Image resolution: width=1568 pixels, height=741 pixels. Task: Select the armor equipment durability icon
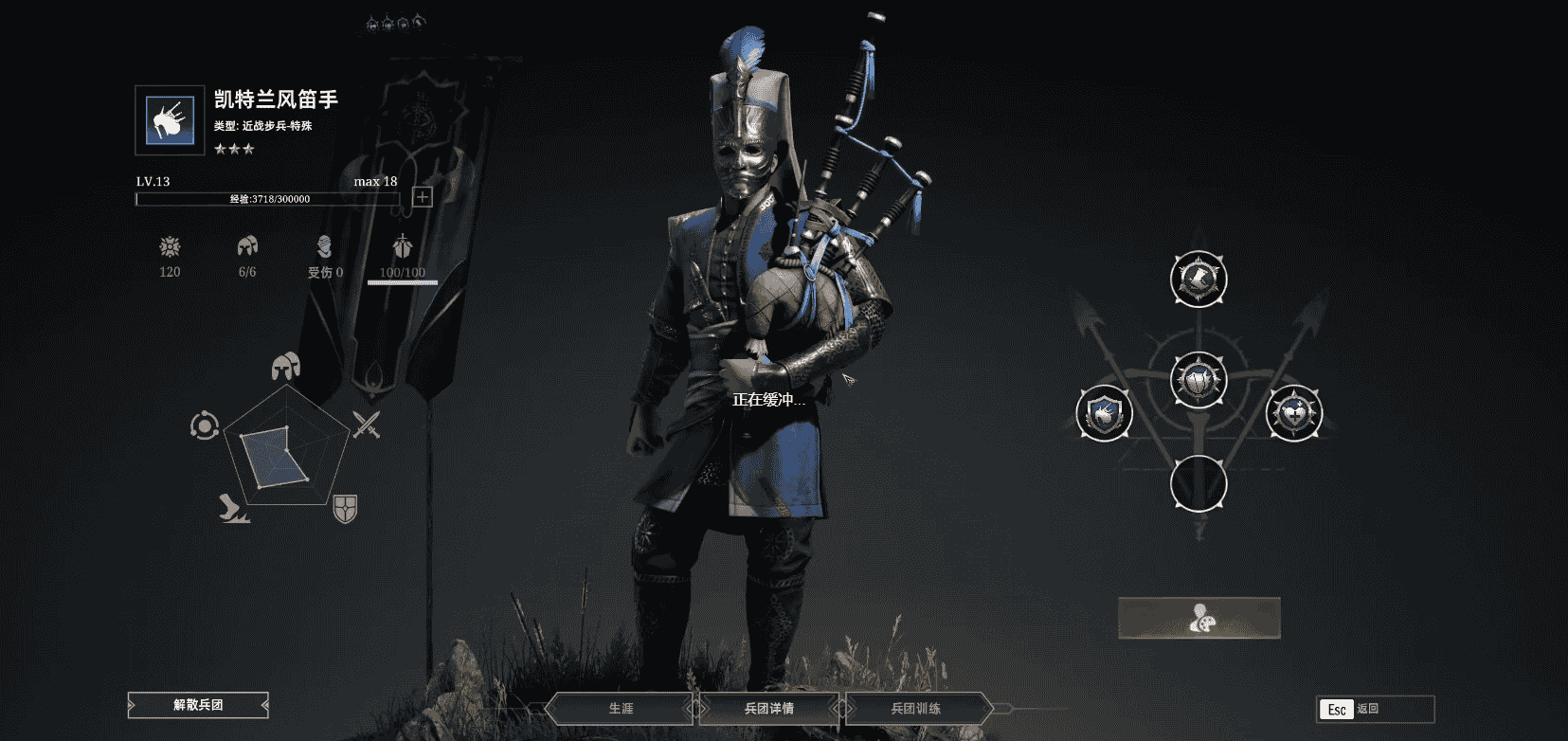coord(403,247)
